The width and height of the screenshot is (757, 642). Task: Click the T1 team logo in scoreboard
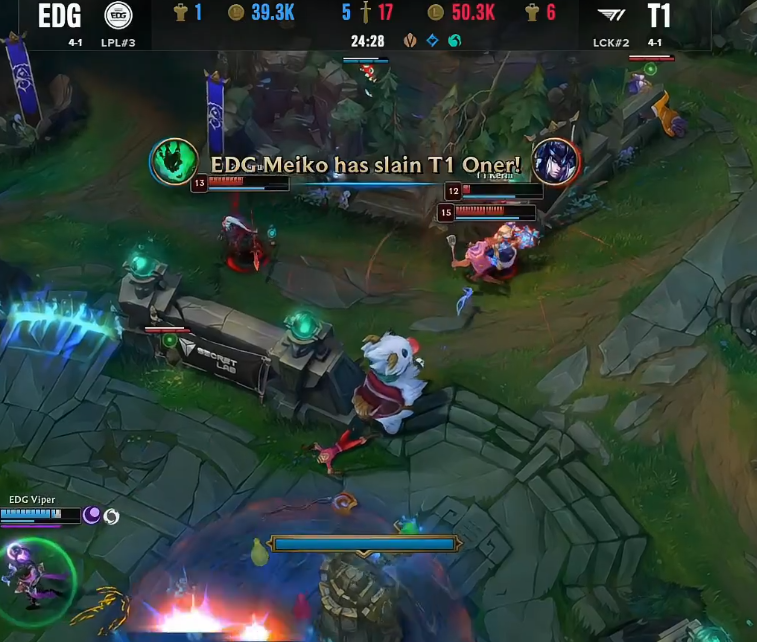pyautogui.click(x=608, y=16)
